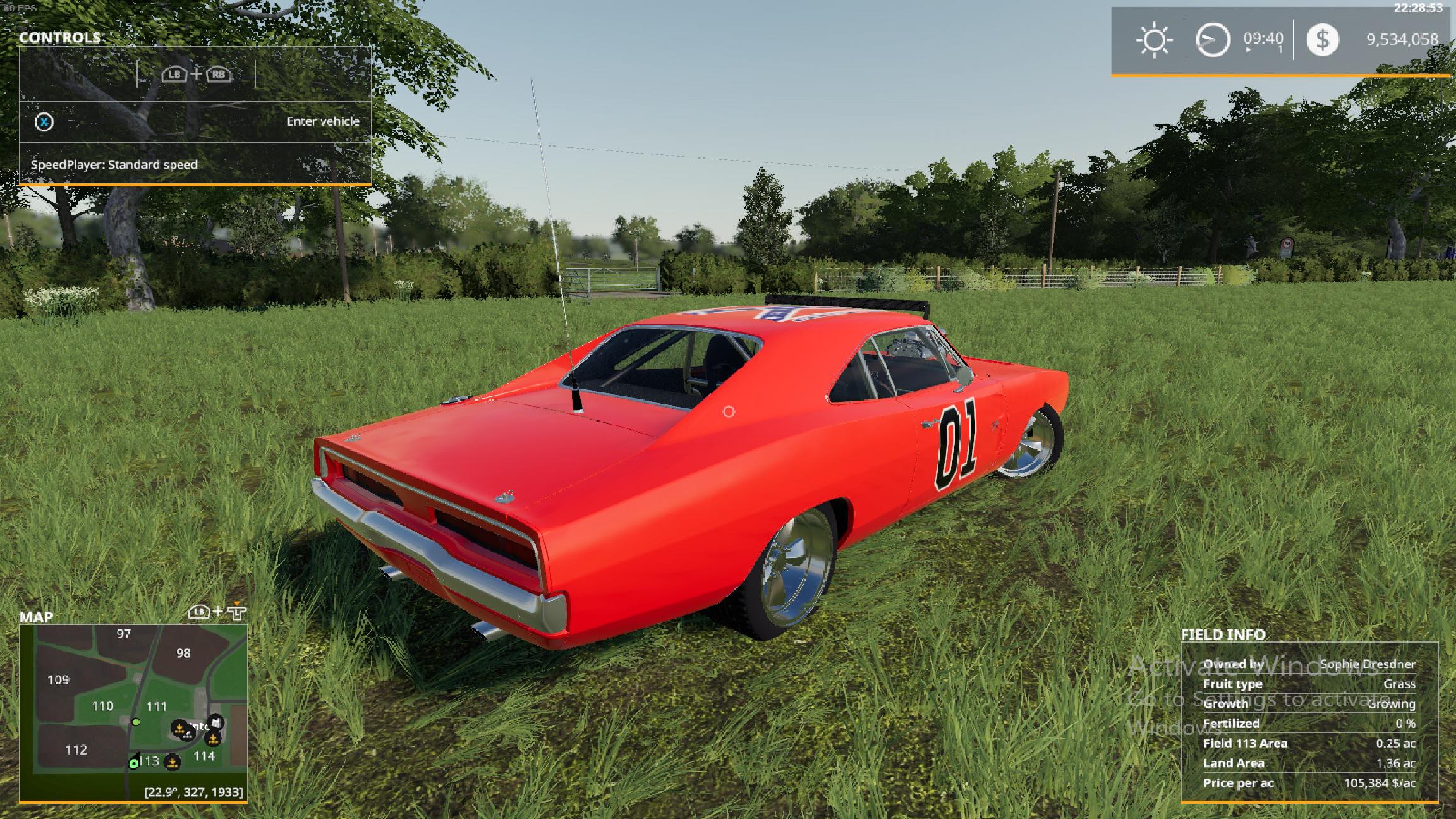Click the Enter vehicle control row

tap(195, 121)
